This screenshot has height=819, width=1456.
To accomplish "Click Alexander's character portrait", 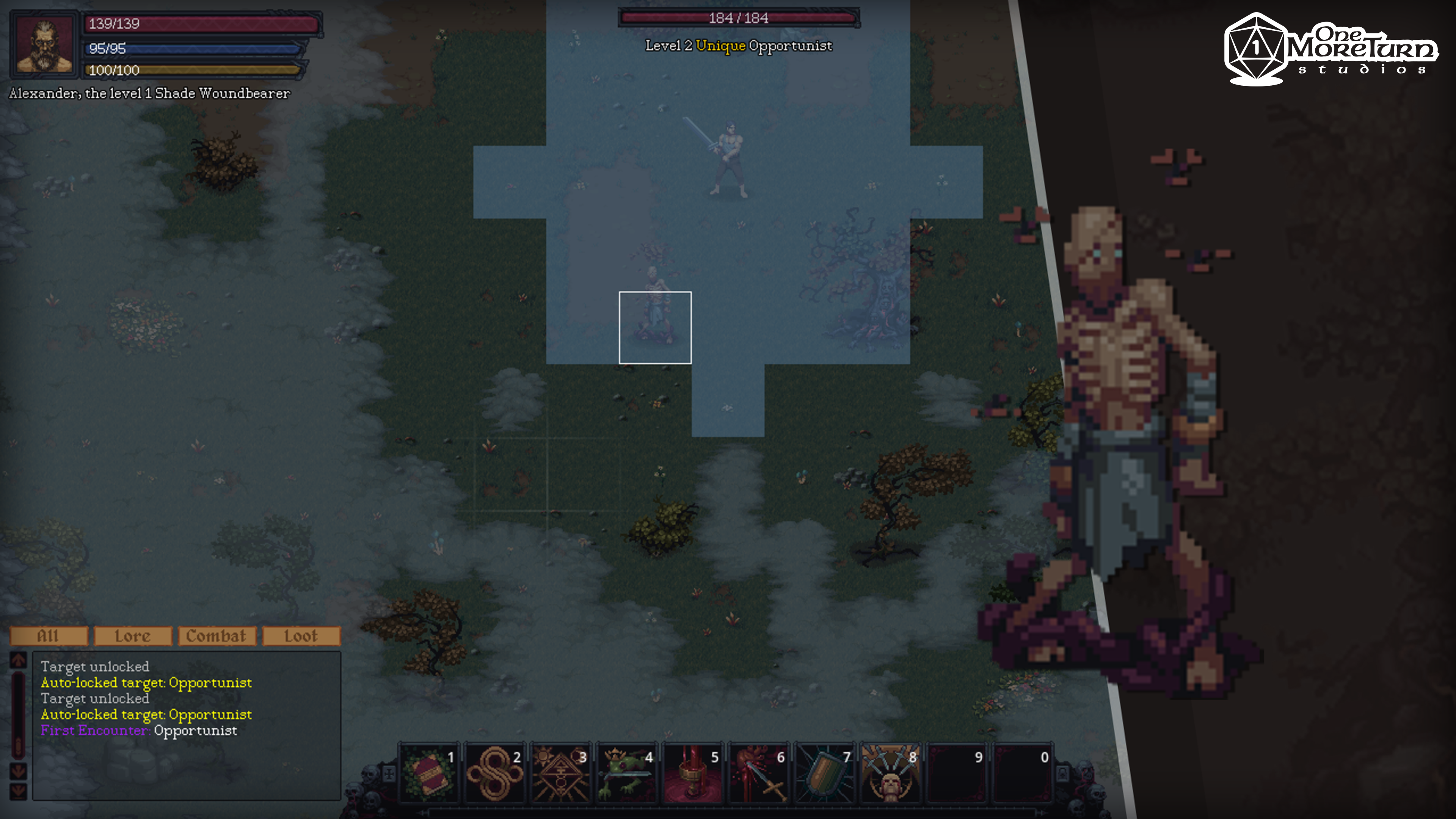I will pos(44,45).
